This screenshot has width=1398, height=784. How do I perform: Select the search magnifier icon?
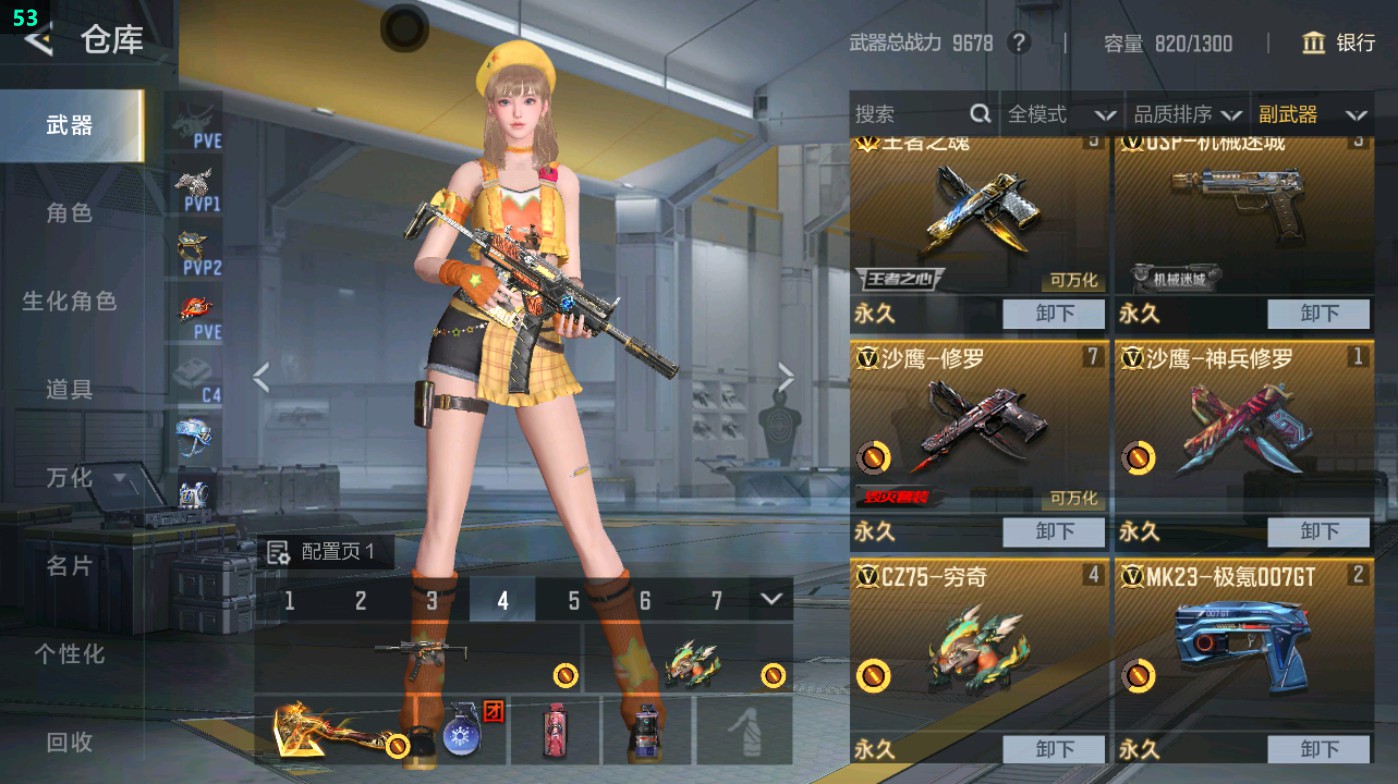(x=978, y=114)
